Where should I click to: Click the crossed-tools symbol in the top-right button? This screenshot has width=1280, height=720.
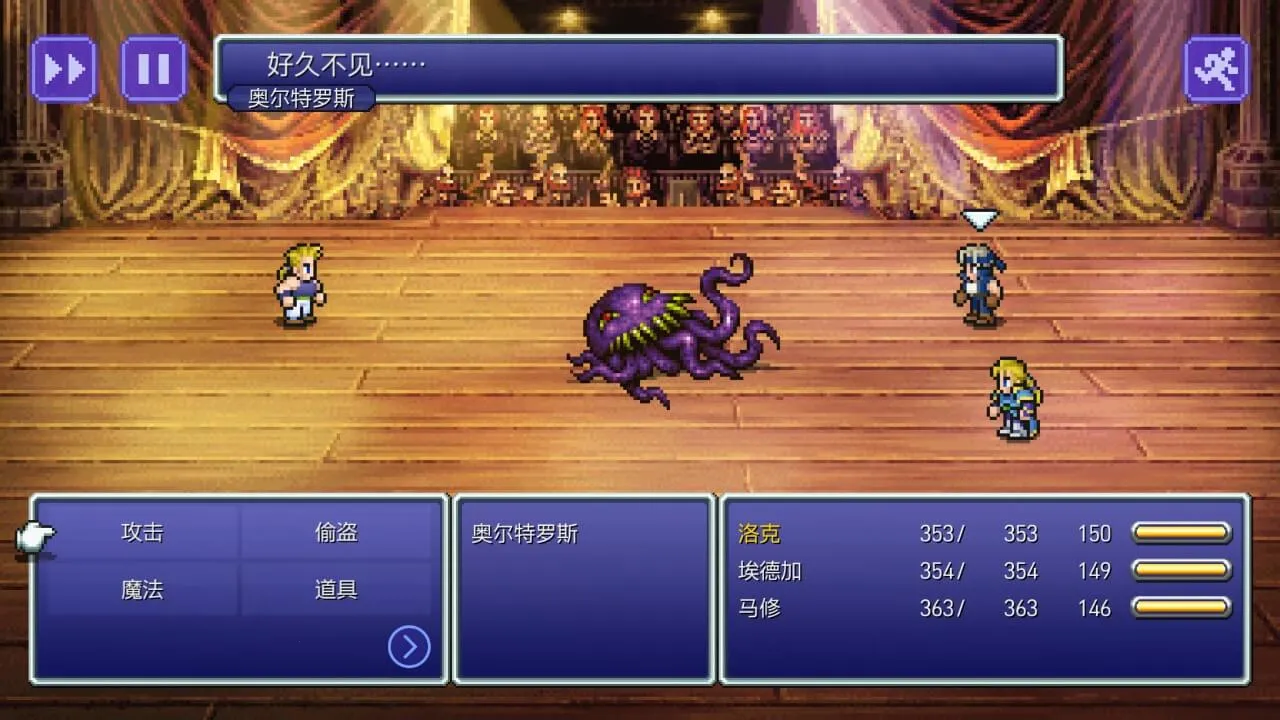pos(1215,68)
